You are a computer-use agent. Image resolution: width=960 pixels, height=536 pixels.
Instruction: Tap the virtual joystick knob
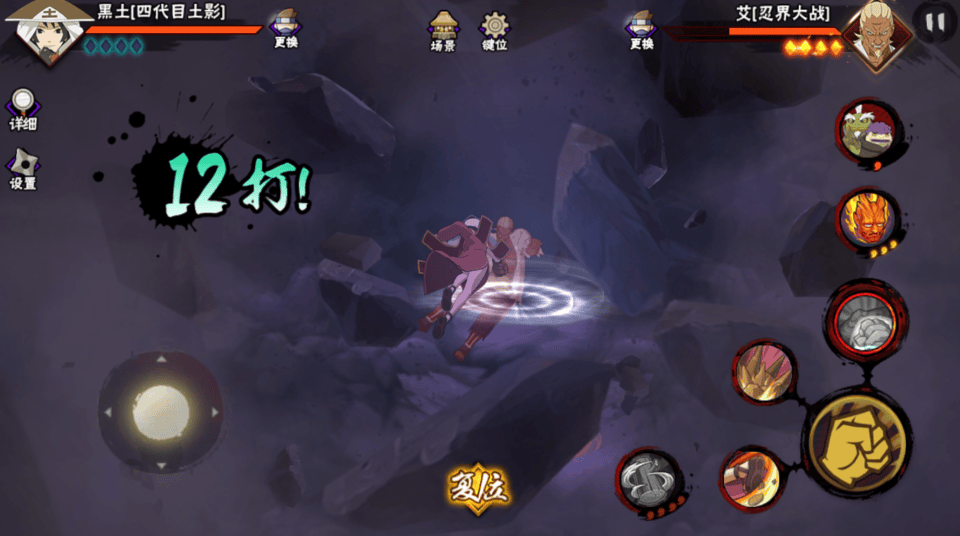(161, 412)
